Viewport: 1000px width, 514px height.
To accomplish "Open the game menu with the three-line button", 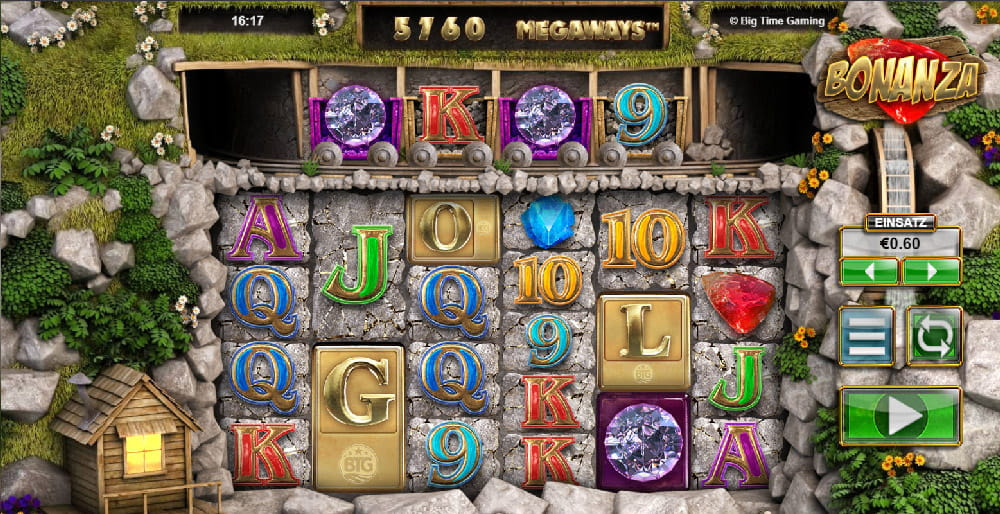I will (x=866, y=336).
